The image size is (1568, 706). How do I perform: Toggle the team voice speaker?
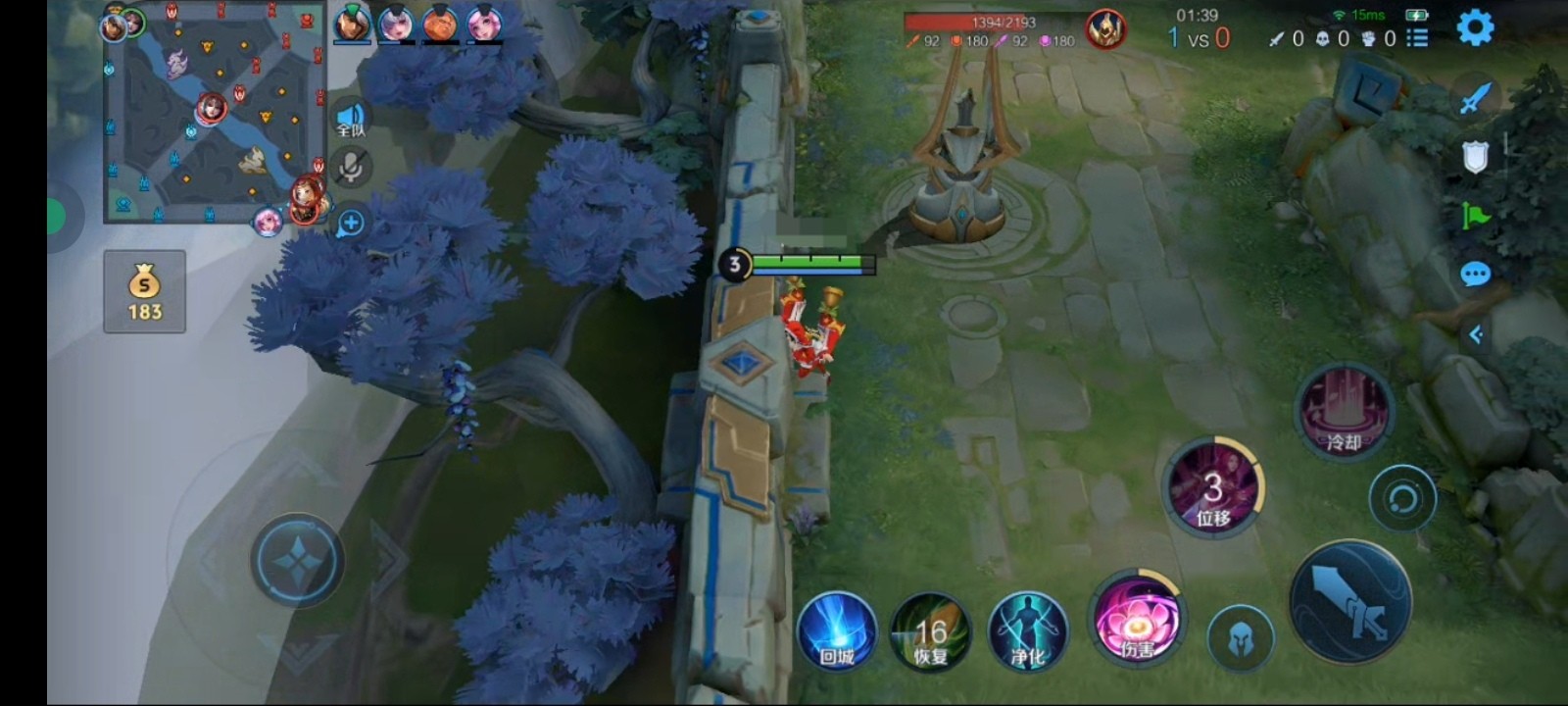point(351,119)
